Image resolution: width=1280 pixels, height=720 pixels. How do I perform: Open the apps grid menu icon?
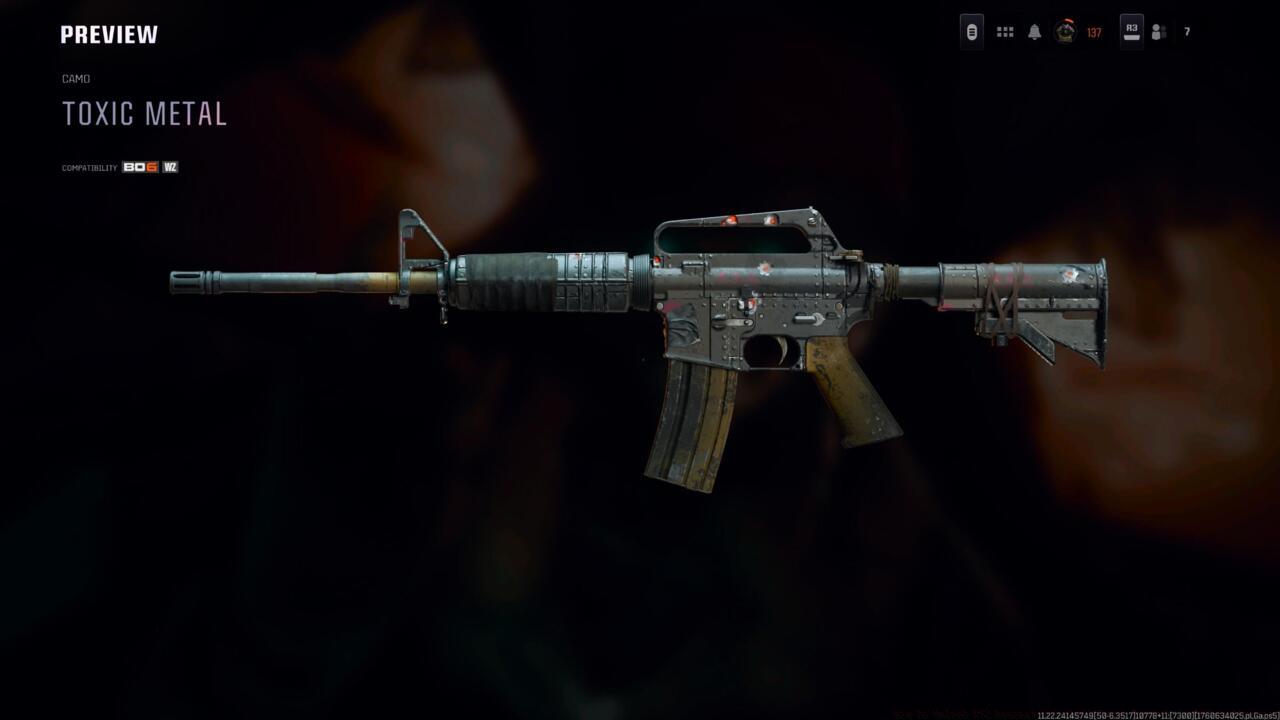(1004, 31)
